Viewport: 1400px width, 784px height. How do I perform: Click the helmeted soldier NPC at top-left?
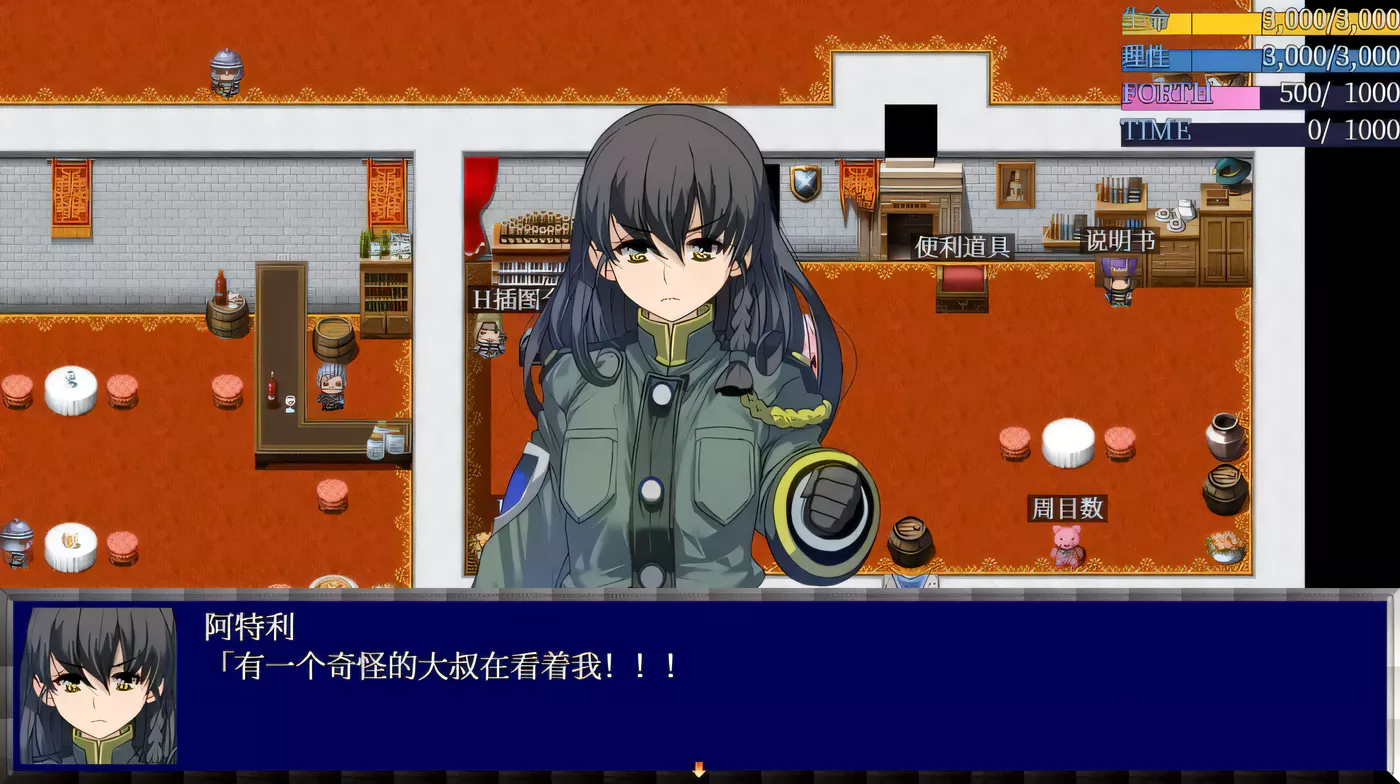224,70
